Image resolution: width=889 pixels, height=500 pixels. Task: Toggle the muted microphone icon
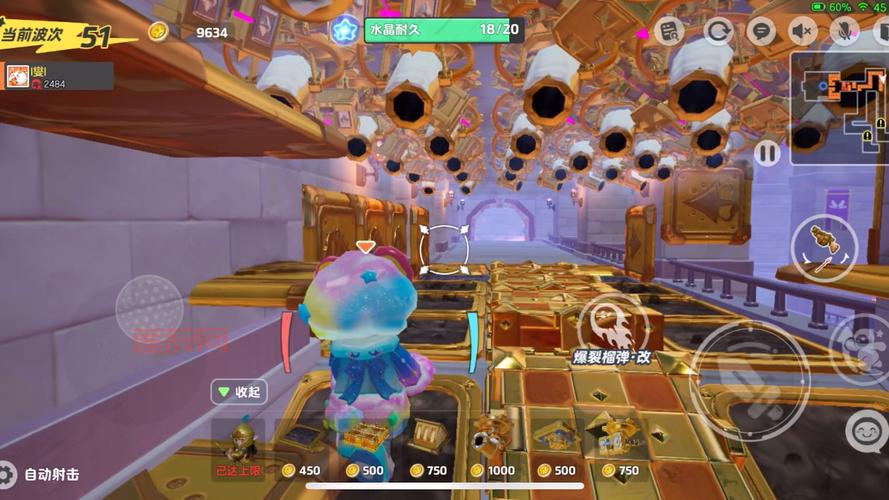point(844,31)
